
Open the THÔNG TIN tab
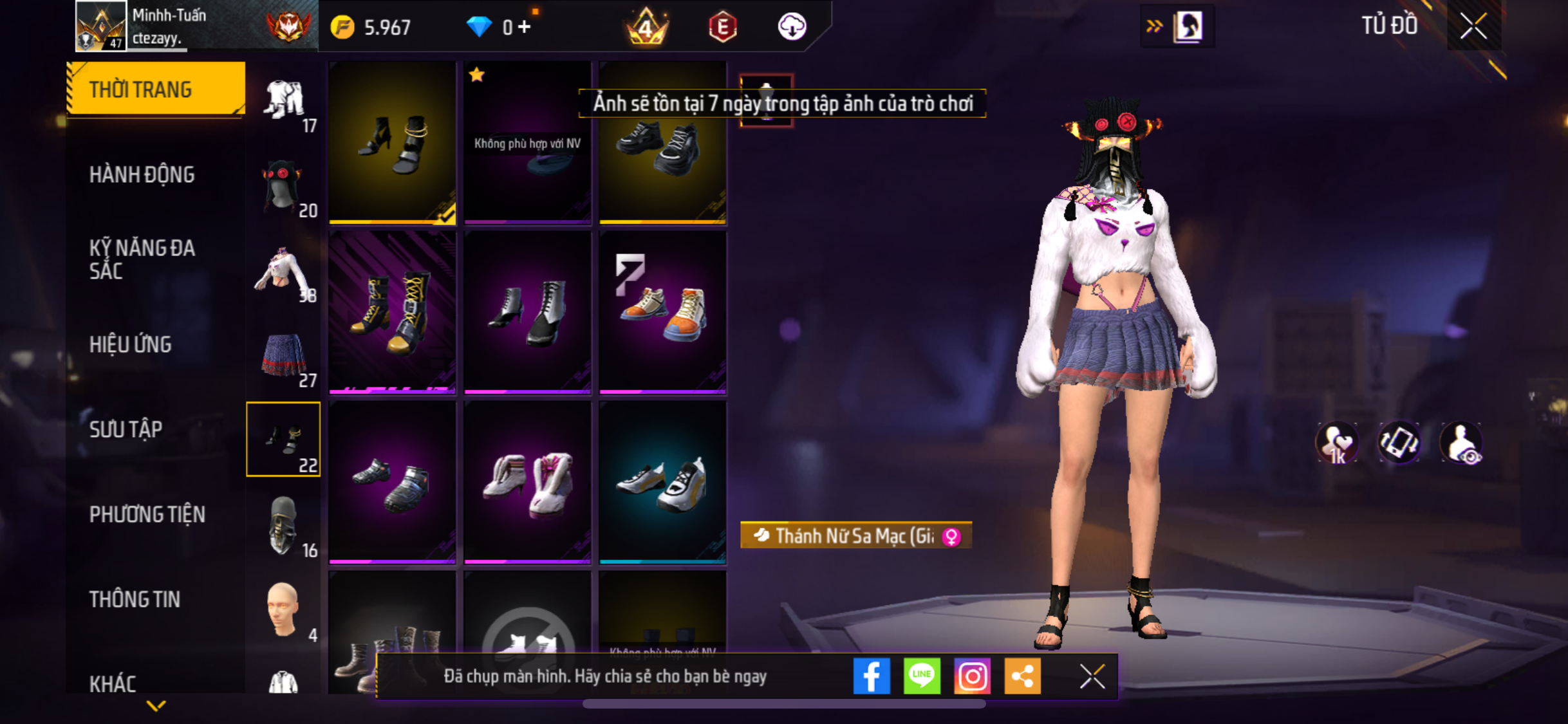click(135, 599)
